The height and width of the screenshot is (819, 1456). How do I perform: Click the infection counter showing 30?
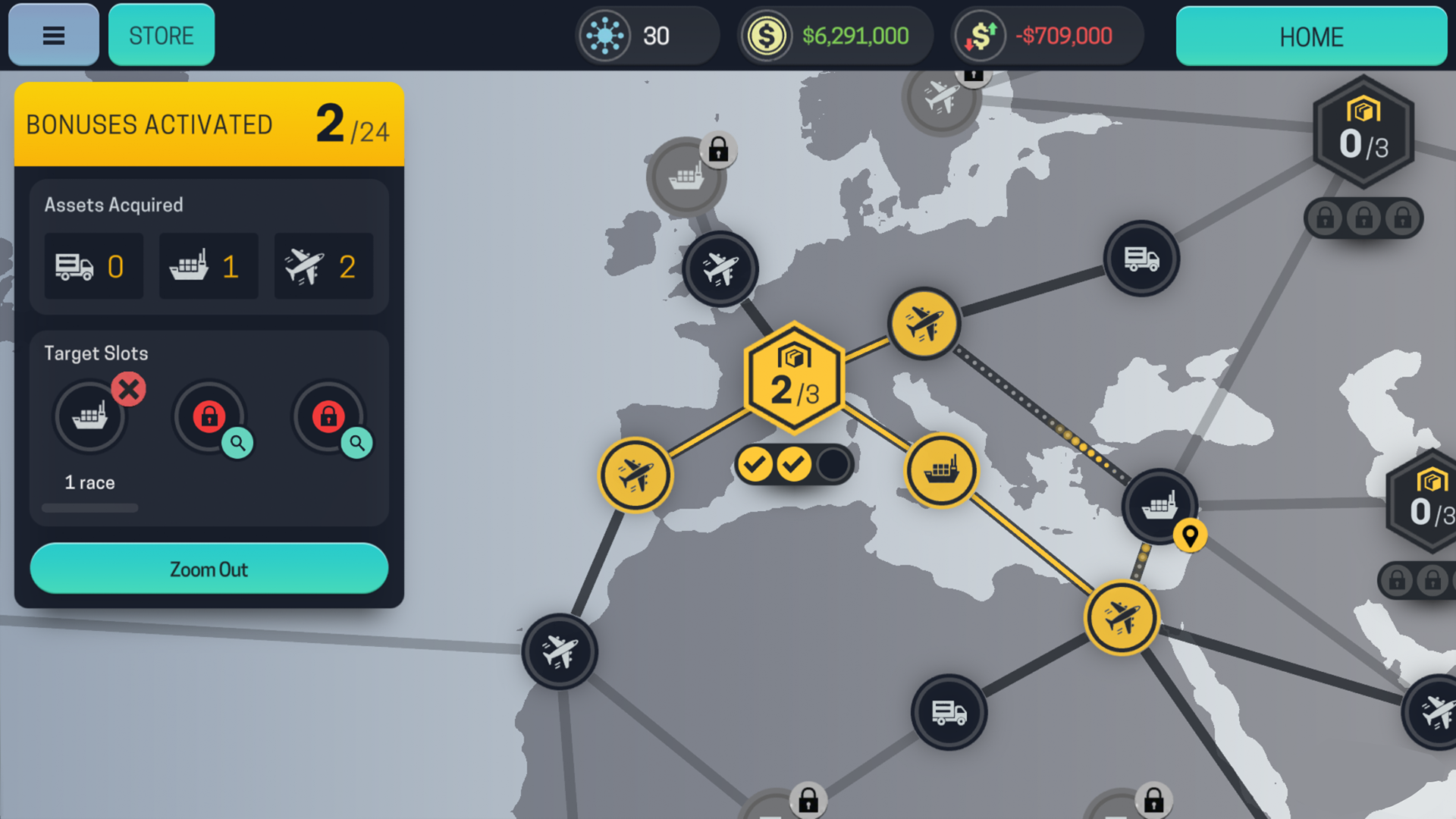[x=646, y=35]
